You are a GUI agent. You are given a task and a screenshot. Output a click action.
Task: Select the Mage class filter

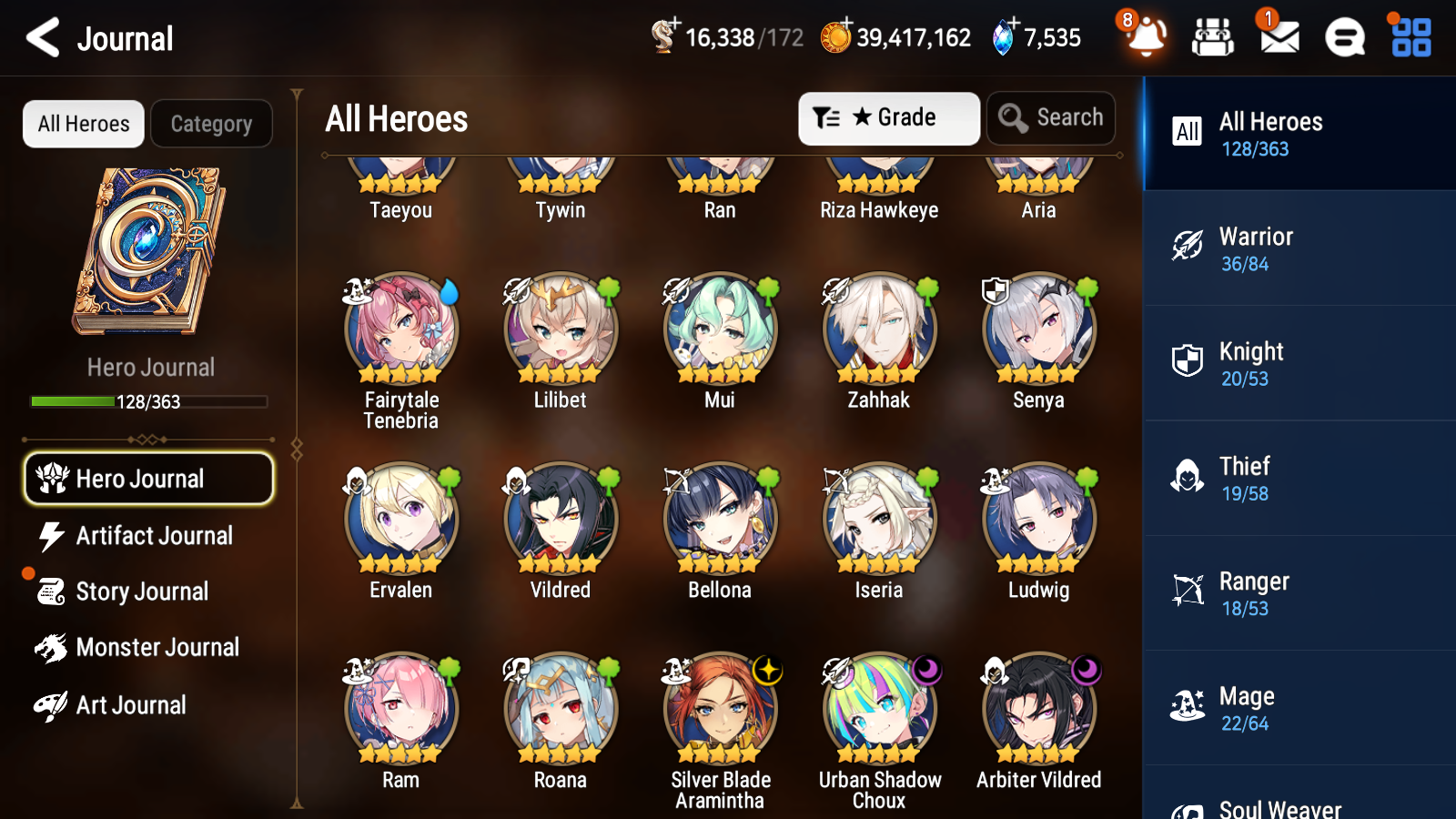(1297, 708)
